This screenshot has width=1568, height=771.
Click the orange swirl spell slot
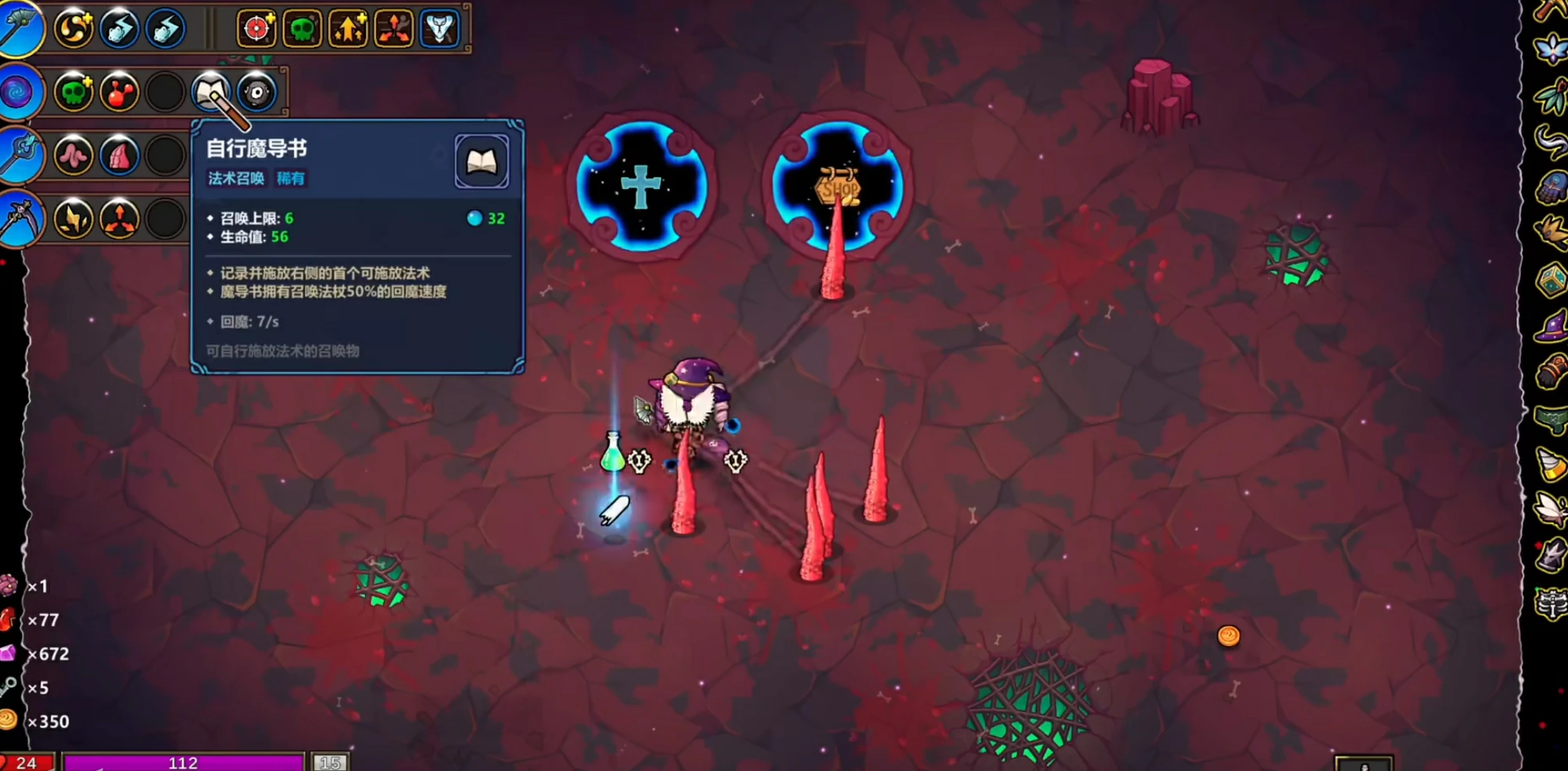pyautogui.click(x=73, y=29)
